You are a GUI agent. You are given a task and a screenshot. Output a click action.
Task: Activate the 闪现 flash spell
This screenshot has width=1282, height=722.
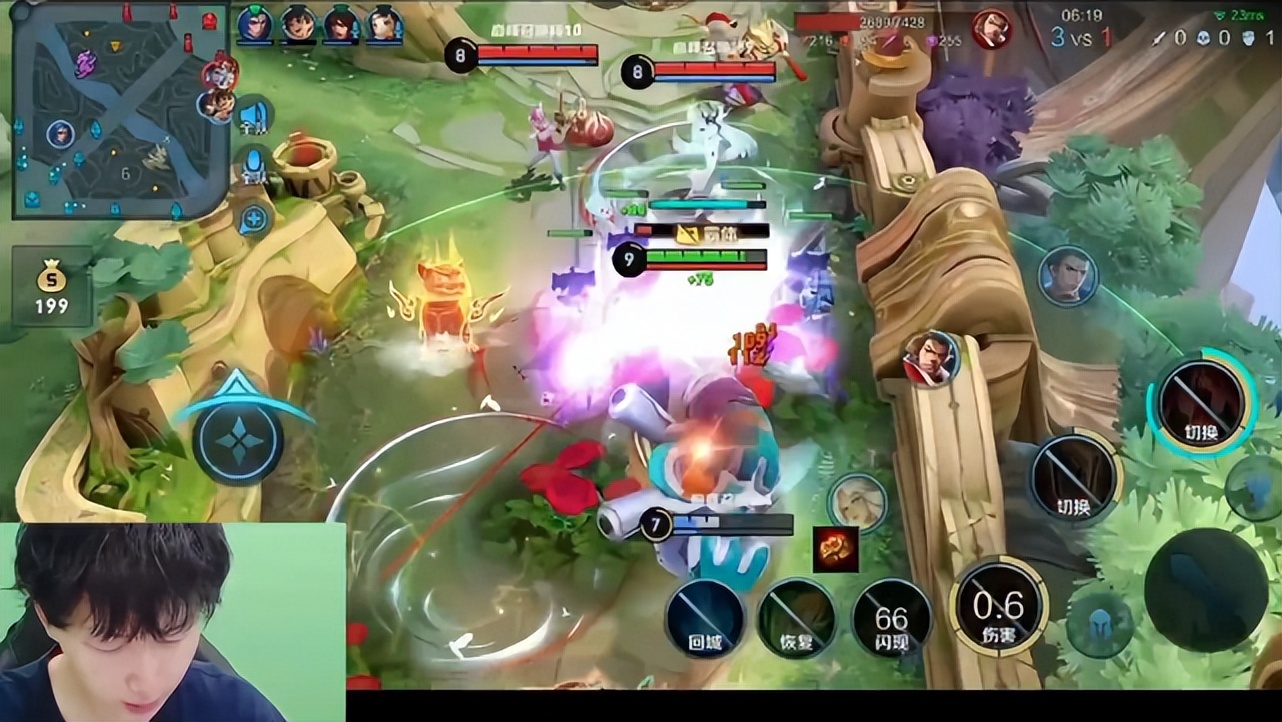pos(891,617)
